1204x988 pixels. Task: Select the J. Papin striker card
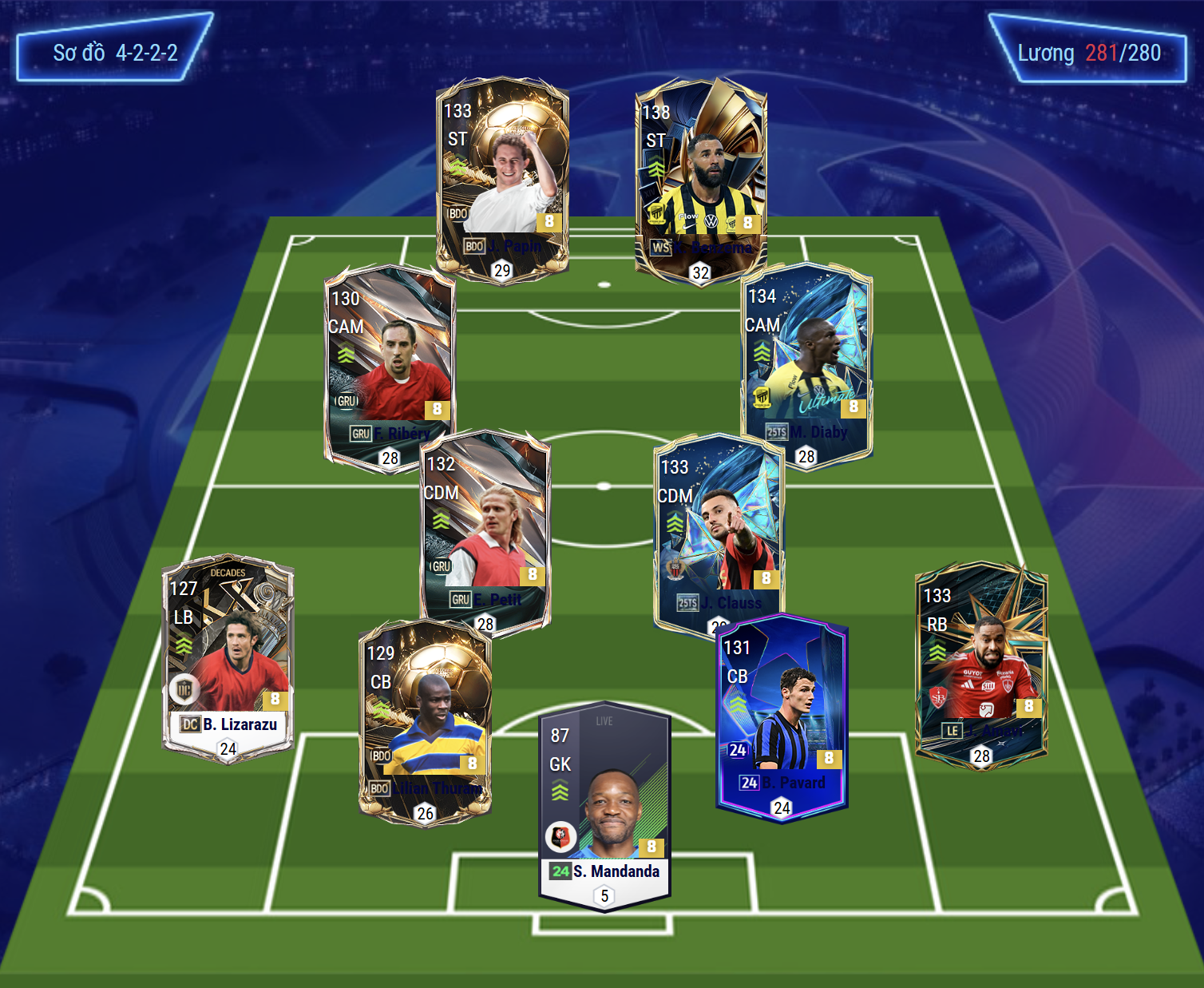click(x=502, y=177)
